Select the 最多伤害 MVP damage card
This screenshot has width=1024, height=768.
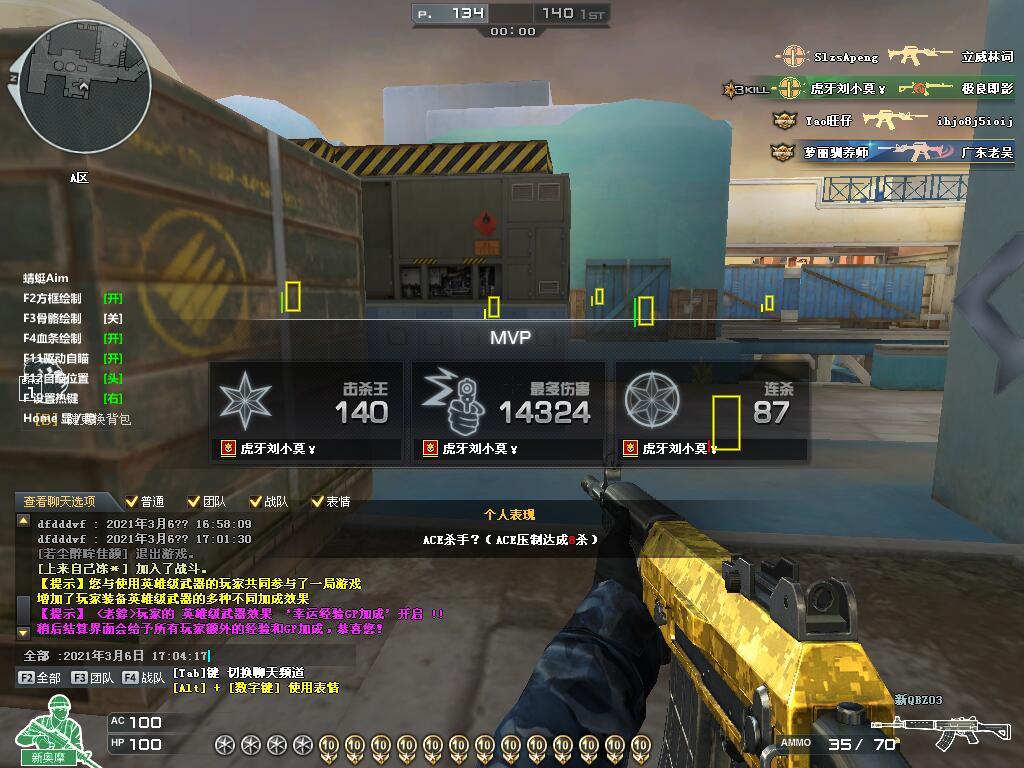508,412
